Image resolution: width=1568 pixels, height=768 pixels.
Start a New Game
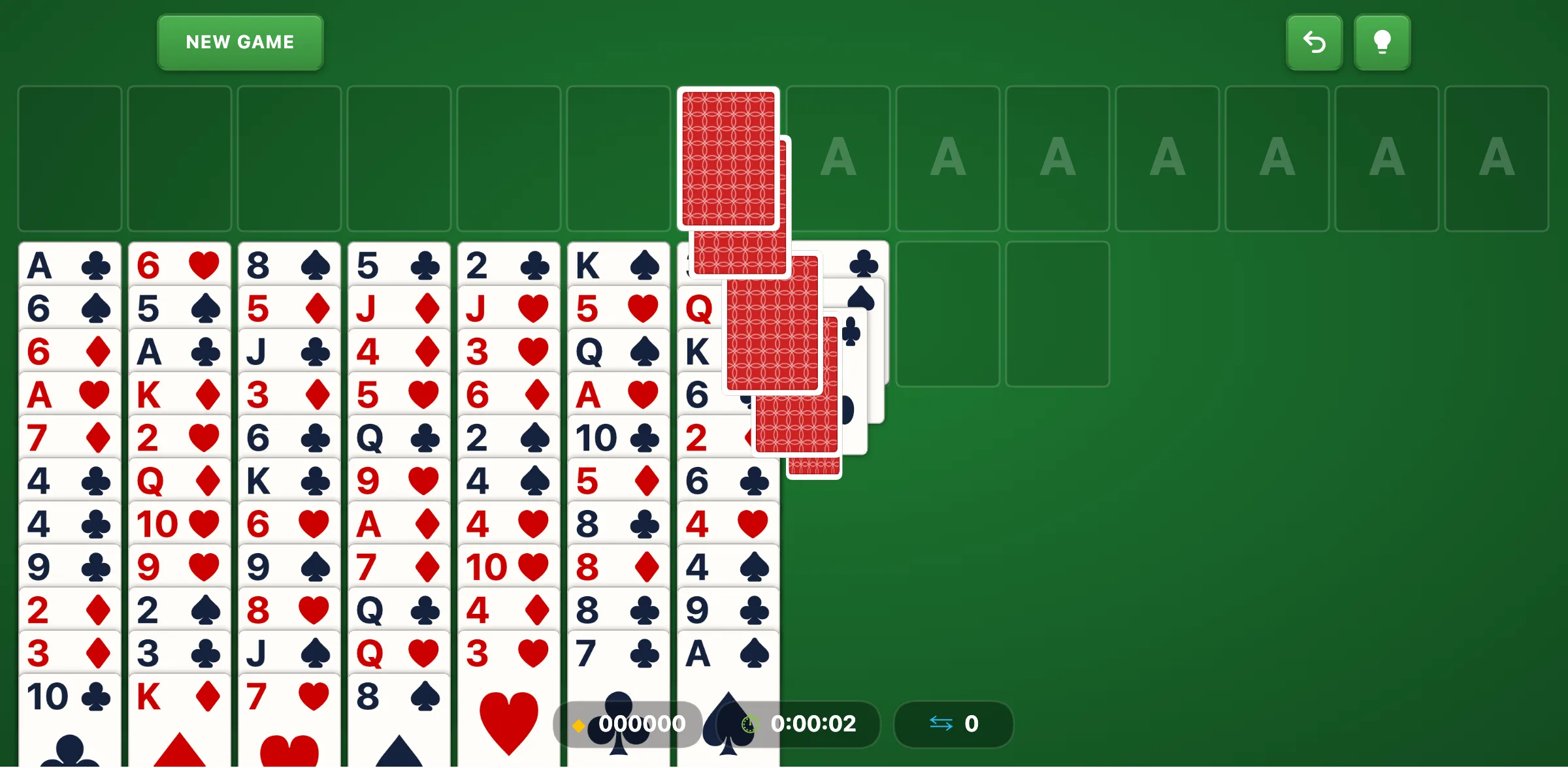click(x=240, y=42)
